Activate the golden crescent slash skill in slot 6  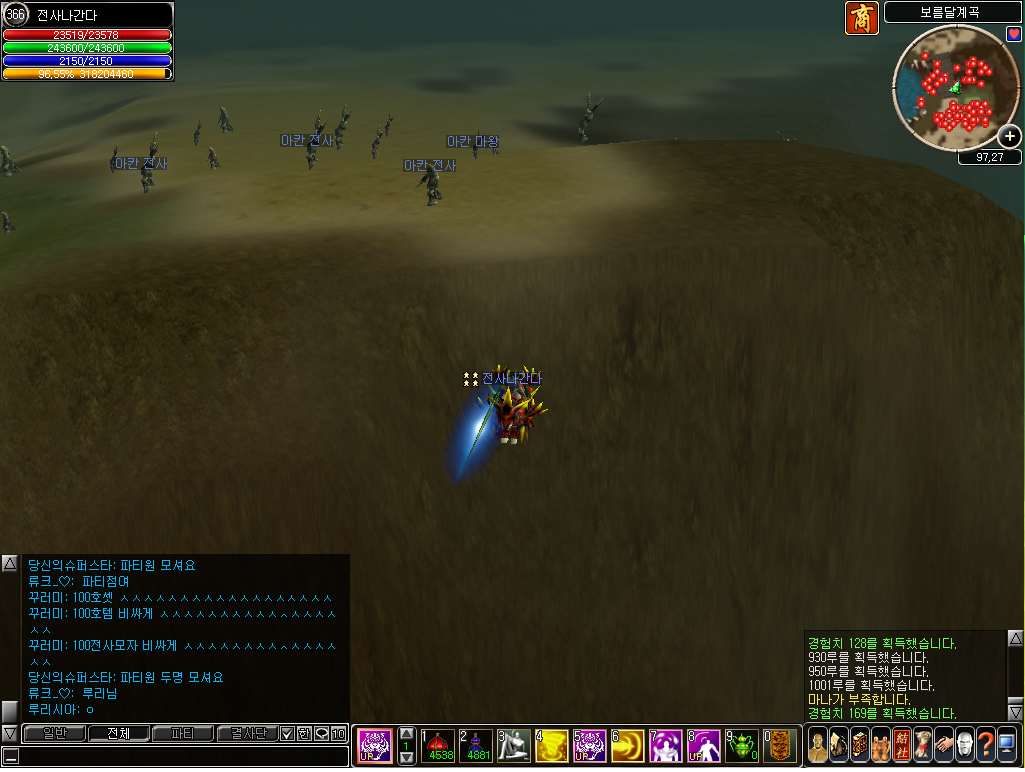coord(628,745)
